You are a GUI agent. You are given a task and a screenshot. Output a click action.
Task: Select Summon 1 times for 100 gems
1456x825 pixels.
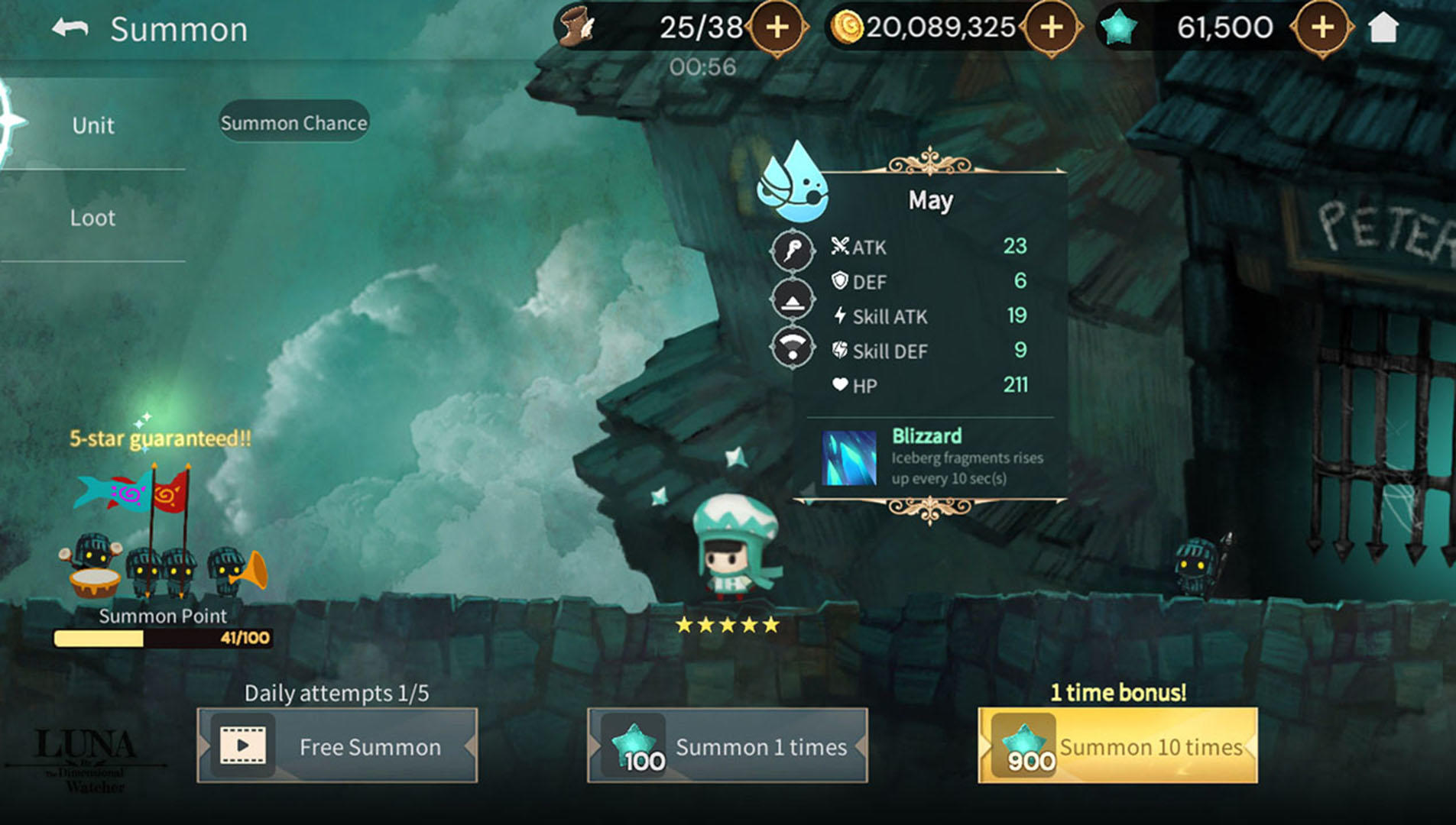coord(727,746)
